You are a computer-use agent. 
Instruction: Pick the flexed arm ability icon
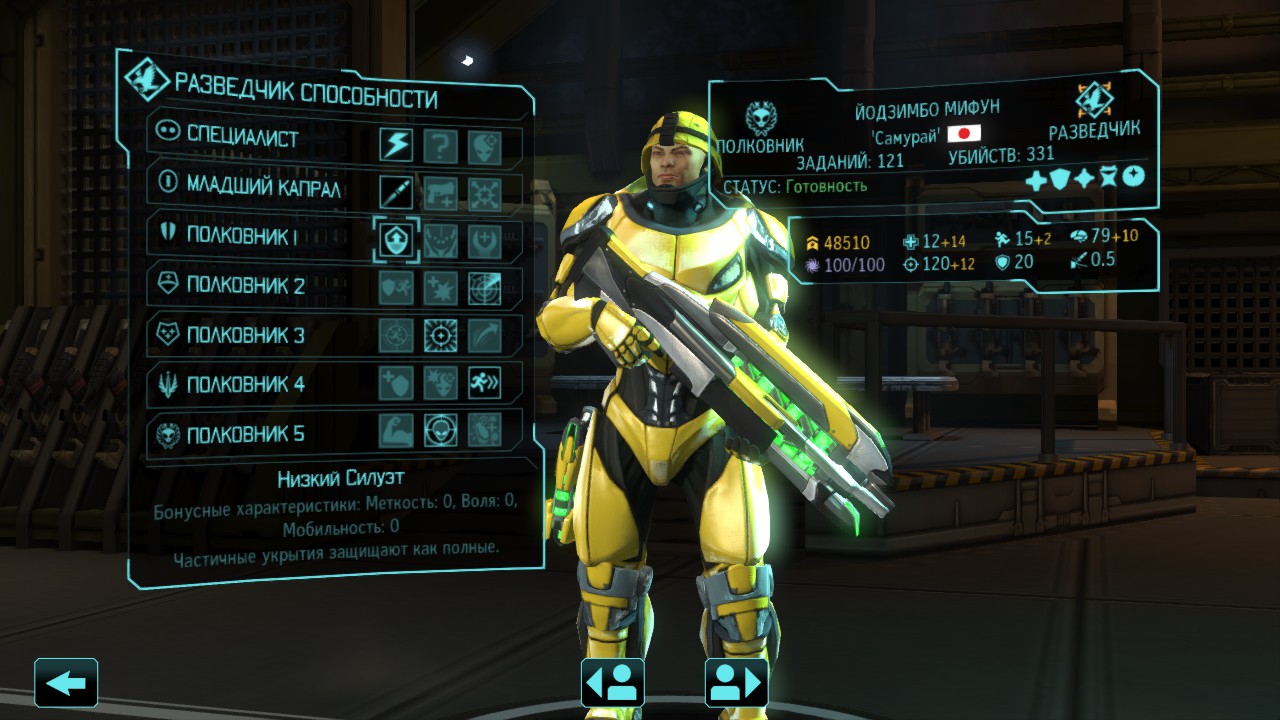396,431
